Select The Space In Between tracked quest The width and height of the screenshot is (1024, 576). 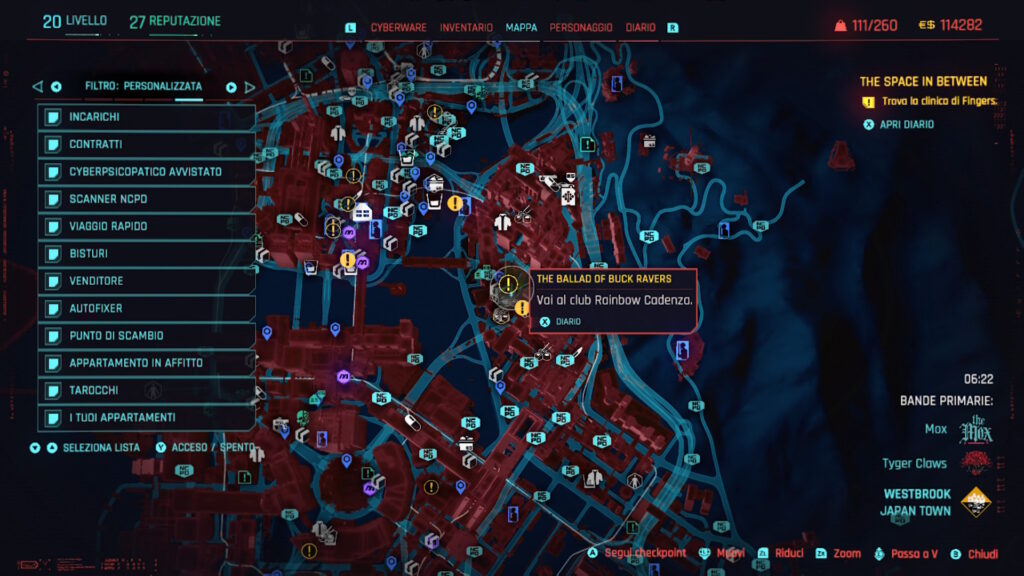(x=923, y=82)
